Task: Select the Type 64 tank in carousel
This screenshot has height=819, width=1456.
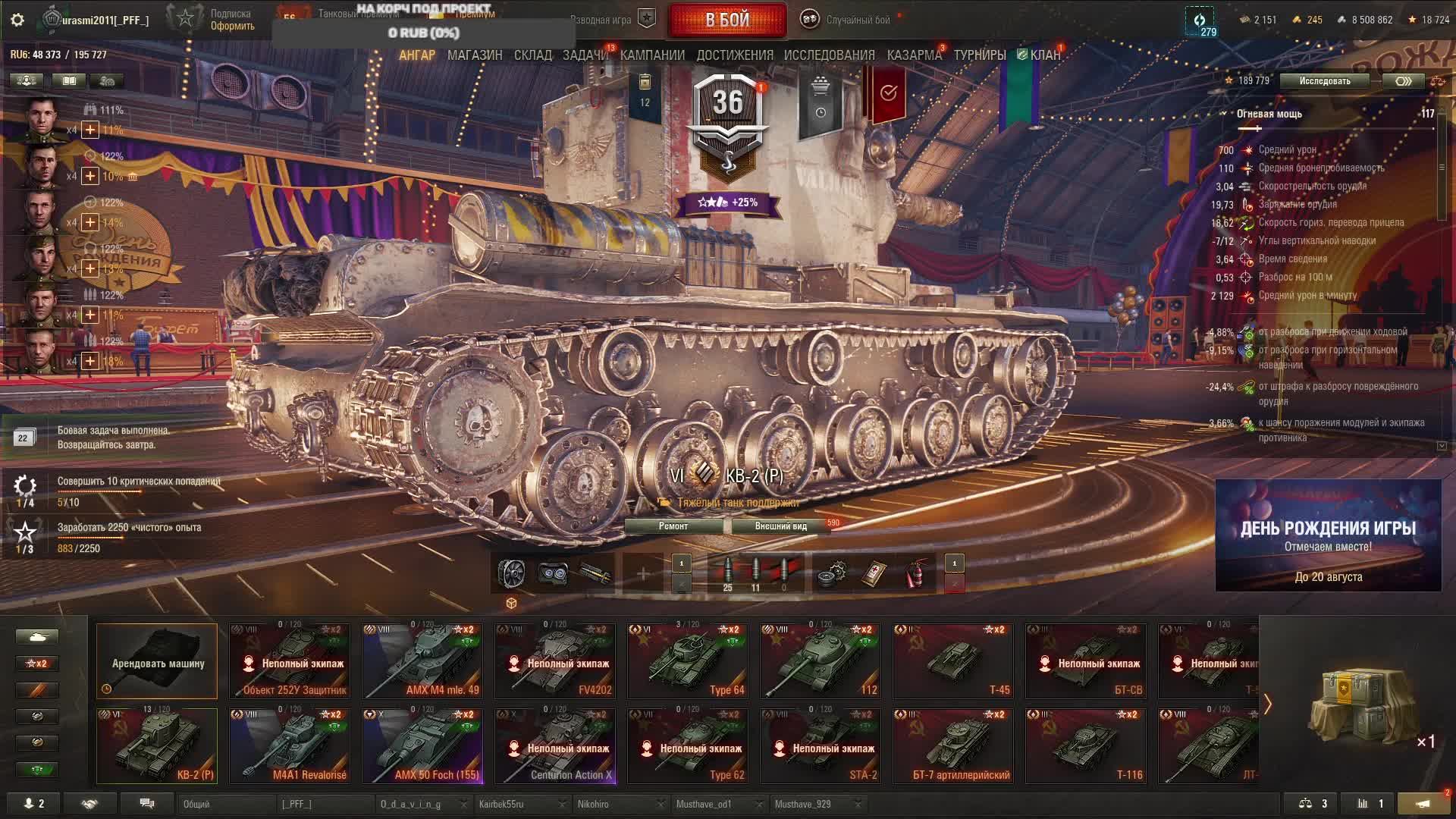Action: 687,661
